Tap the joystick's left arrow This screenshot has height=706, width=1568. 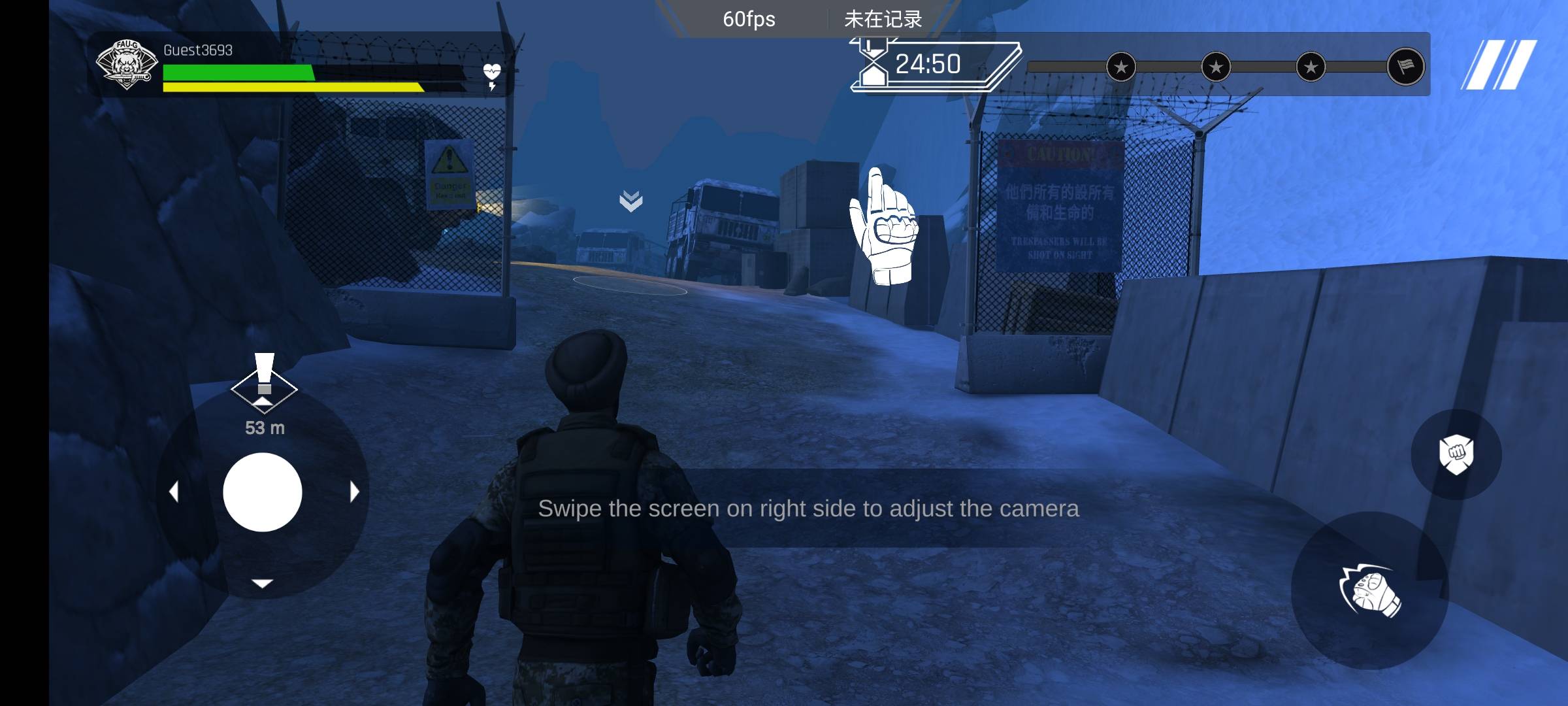tap(174, 492)
